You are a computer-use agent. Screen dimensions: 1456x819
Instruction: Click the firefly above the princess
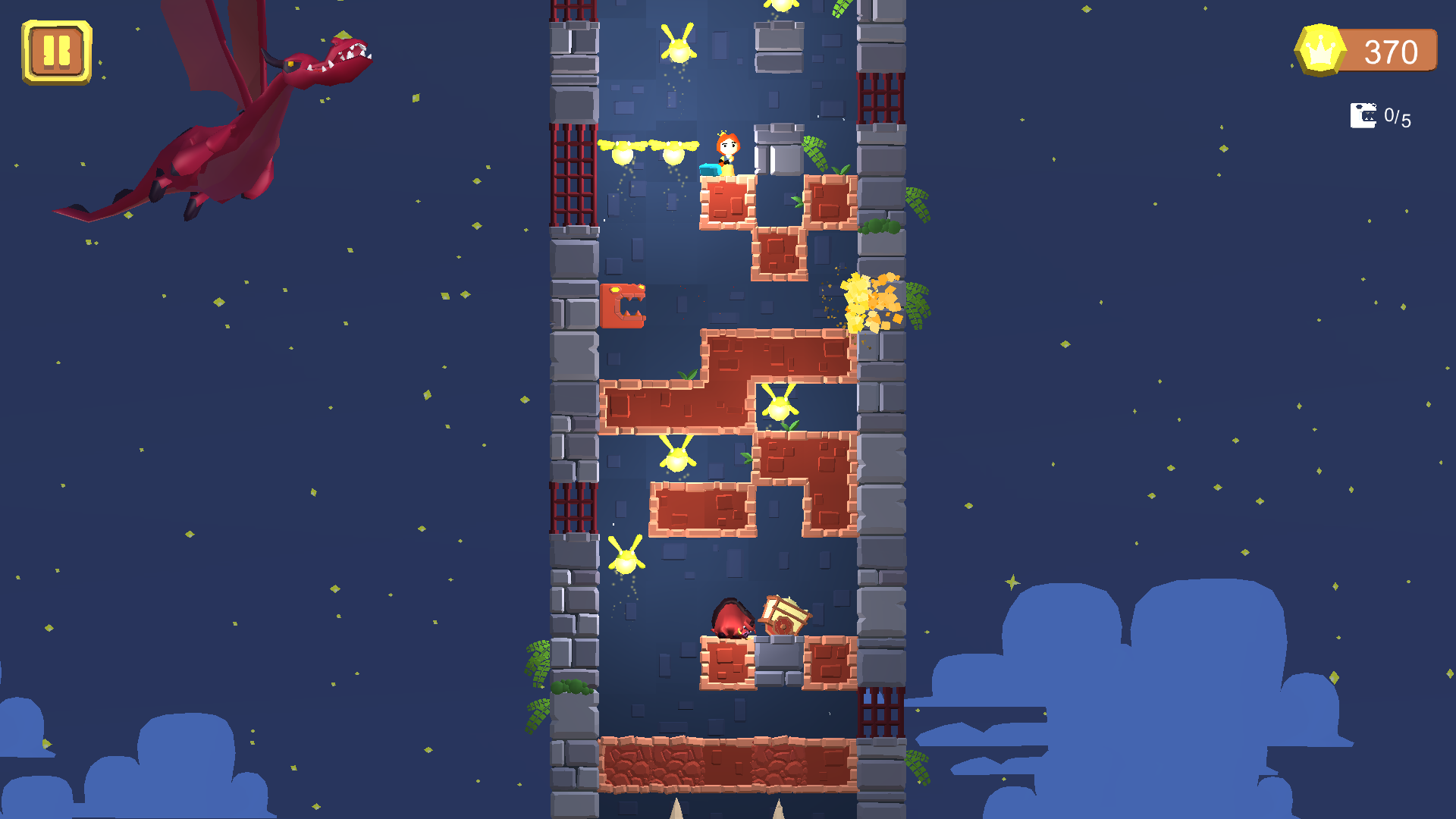[x=679, y=47]
